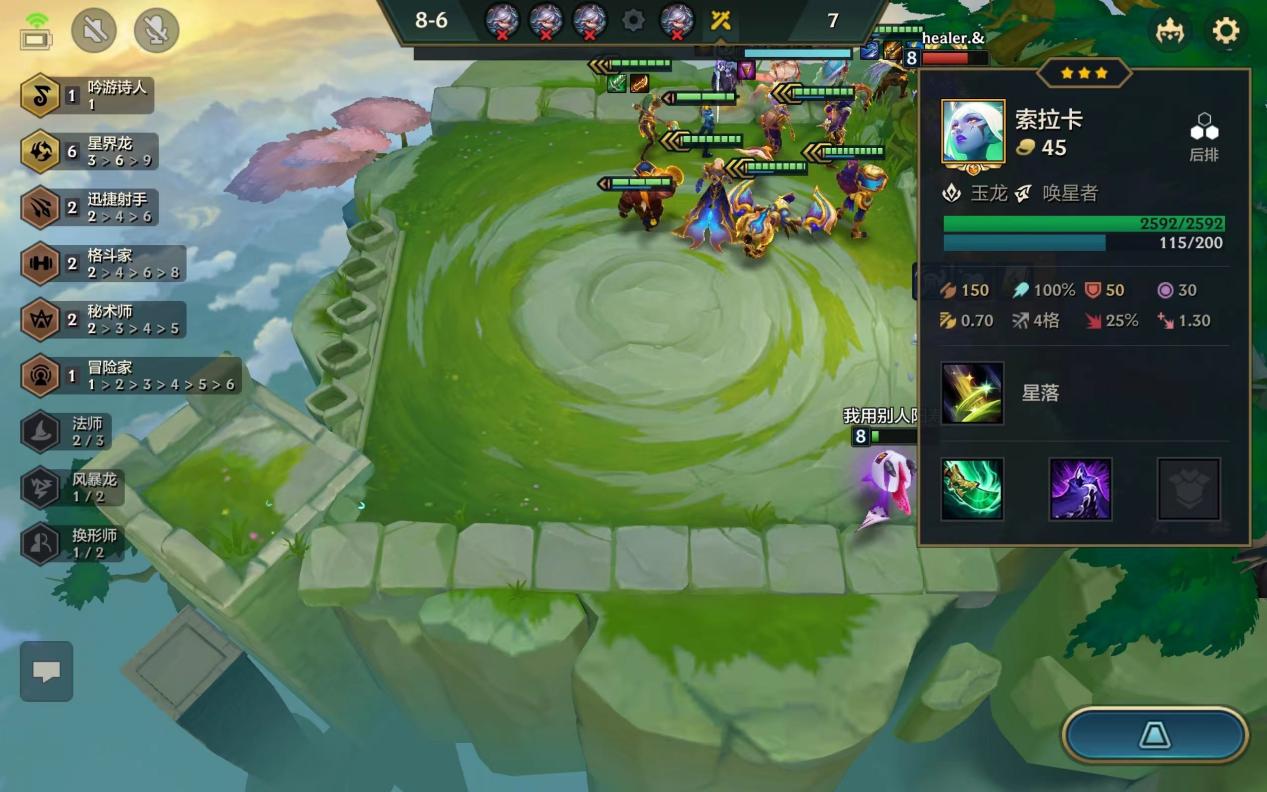Tap the blue shop toggle button
Image resolution: width=1267 pixels, height=792 pixels.
pos(1155,736)
